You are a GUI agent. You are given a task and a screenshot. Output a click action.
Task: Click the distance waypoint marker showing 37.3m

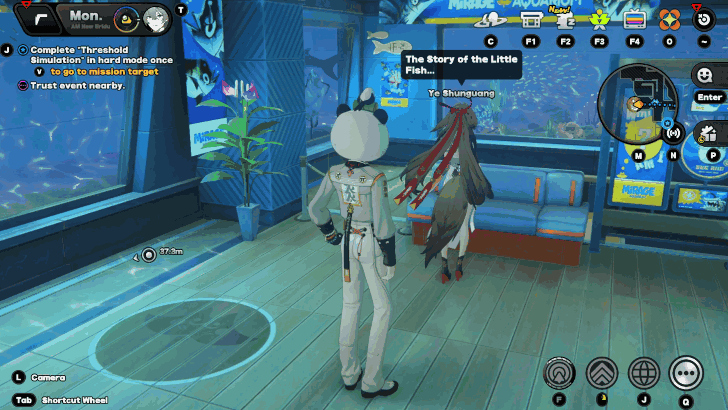(x=149, y=255)
